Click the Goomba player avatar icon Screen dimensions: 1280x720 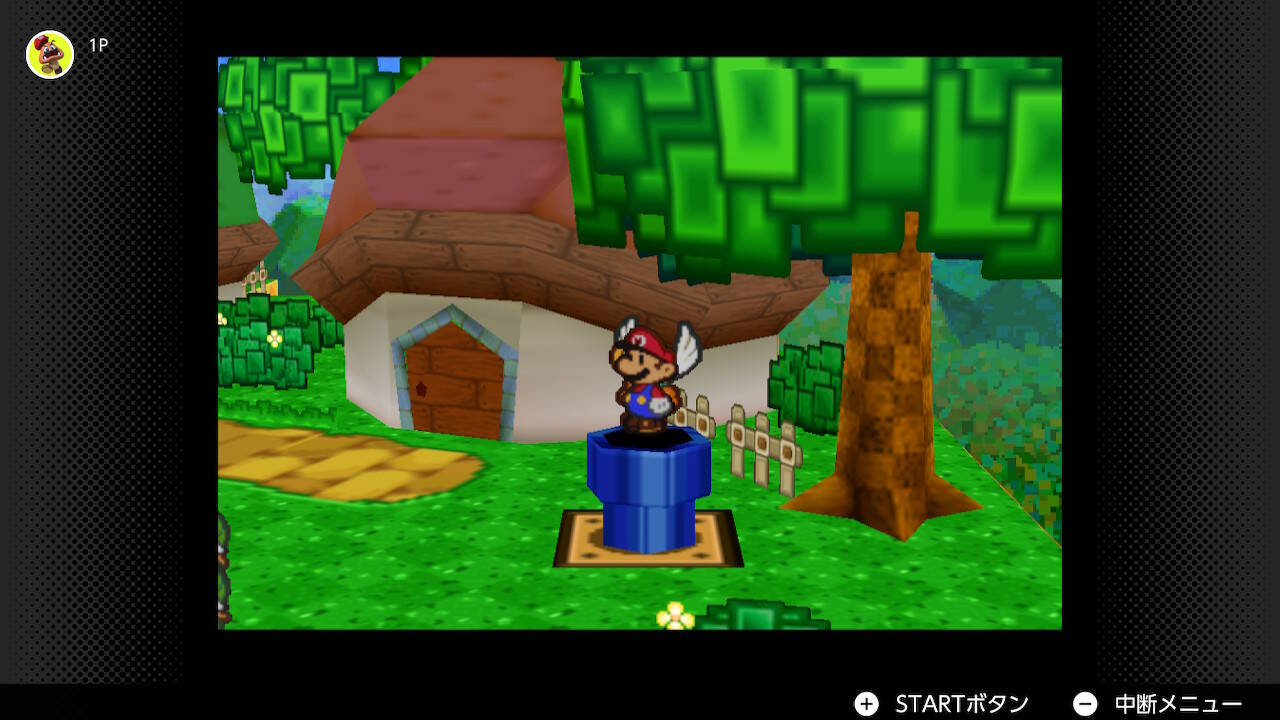[x=48, y=55]
